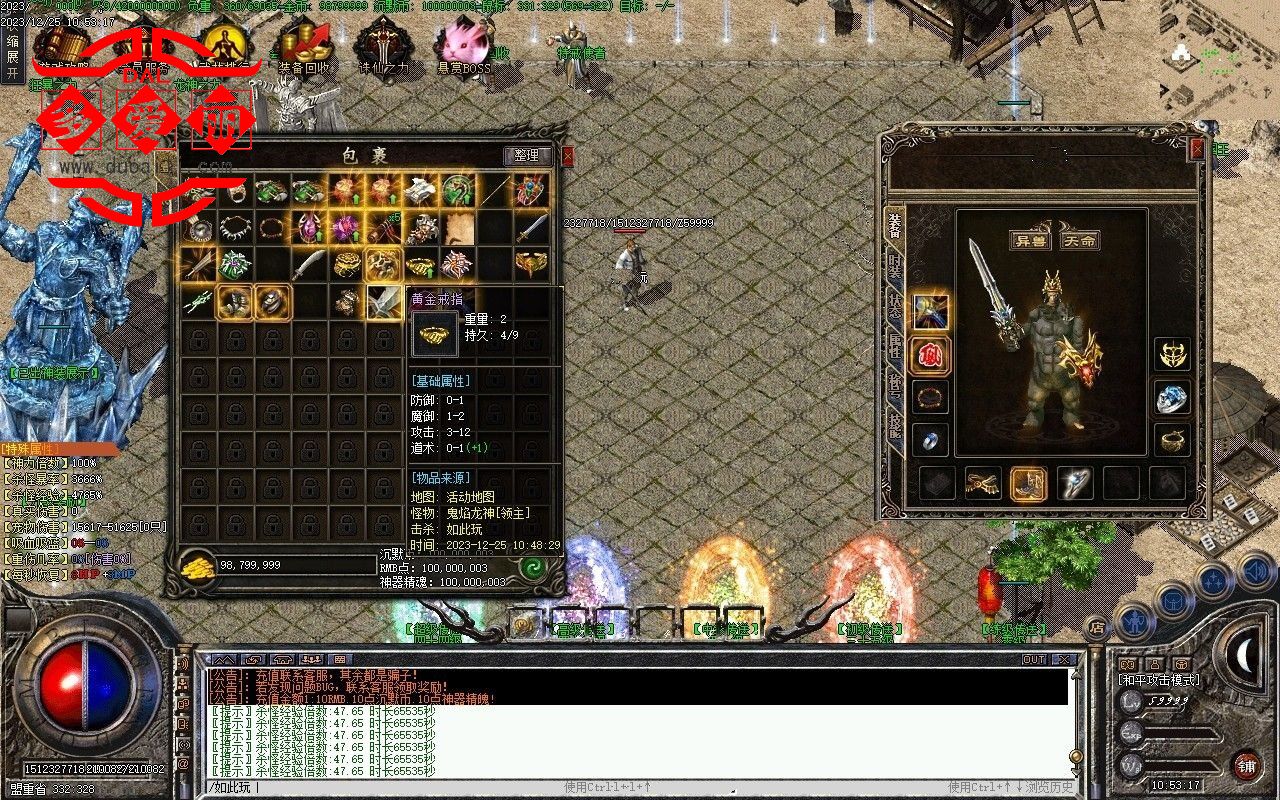The image size is (1280, 800).
Task: Select the equipped blue gem ring slot
Action: tap(1172, 398)
